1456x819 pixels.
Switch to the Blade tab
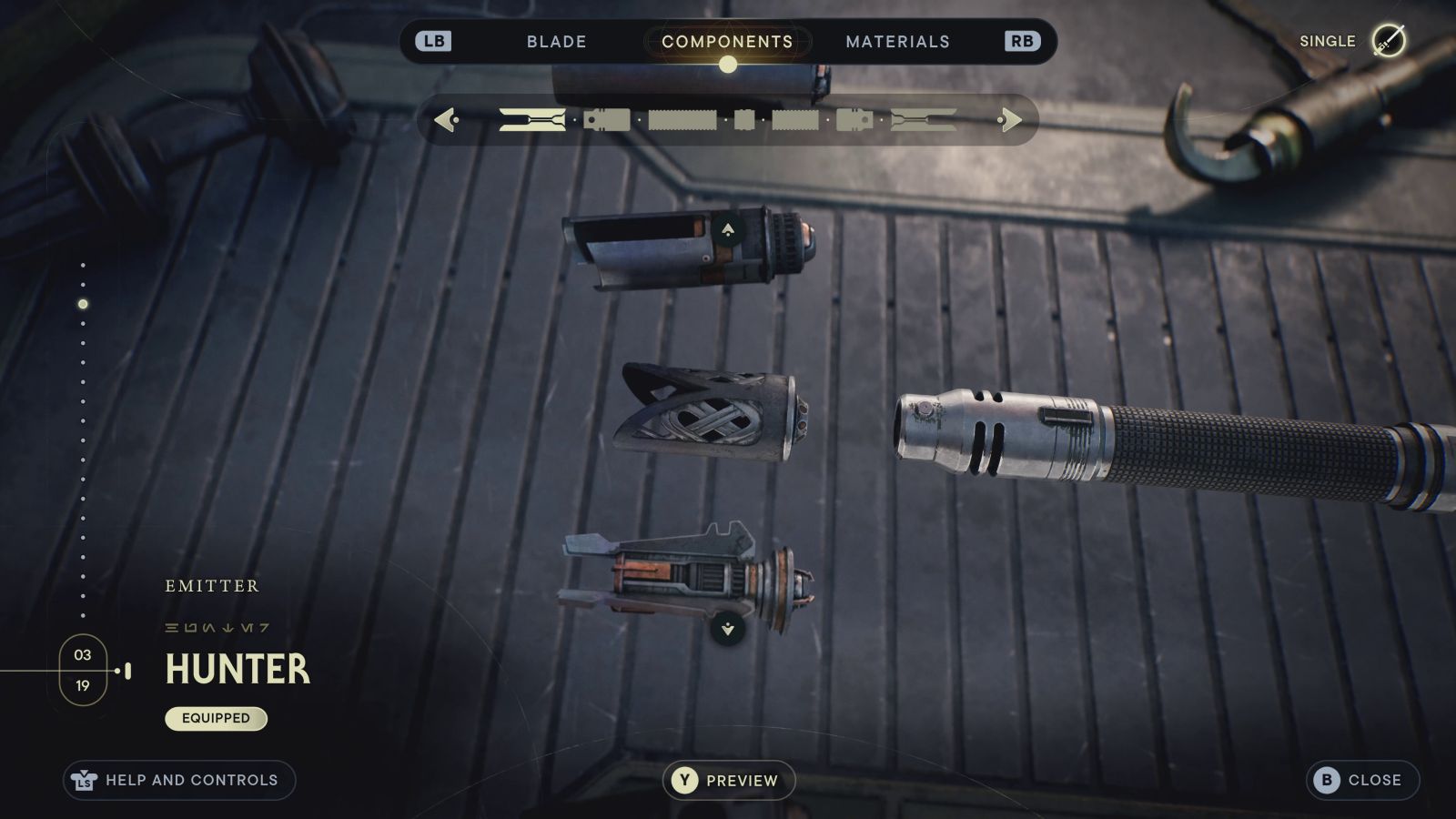tap(556, 42)
